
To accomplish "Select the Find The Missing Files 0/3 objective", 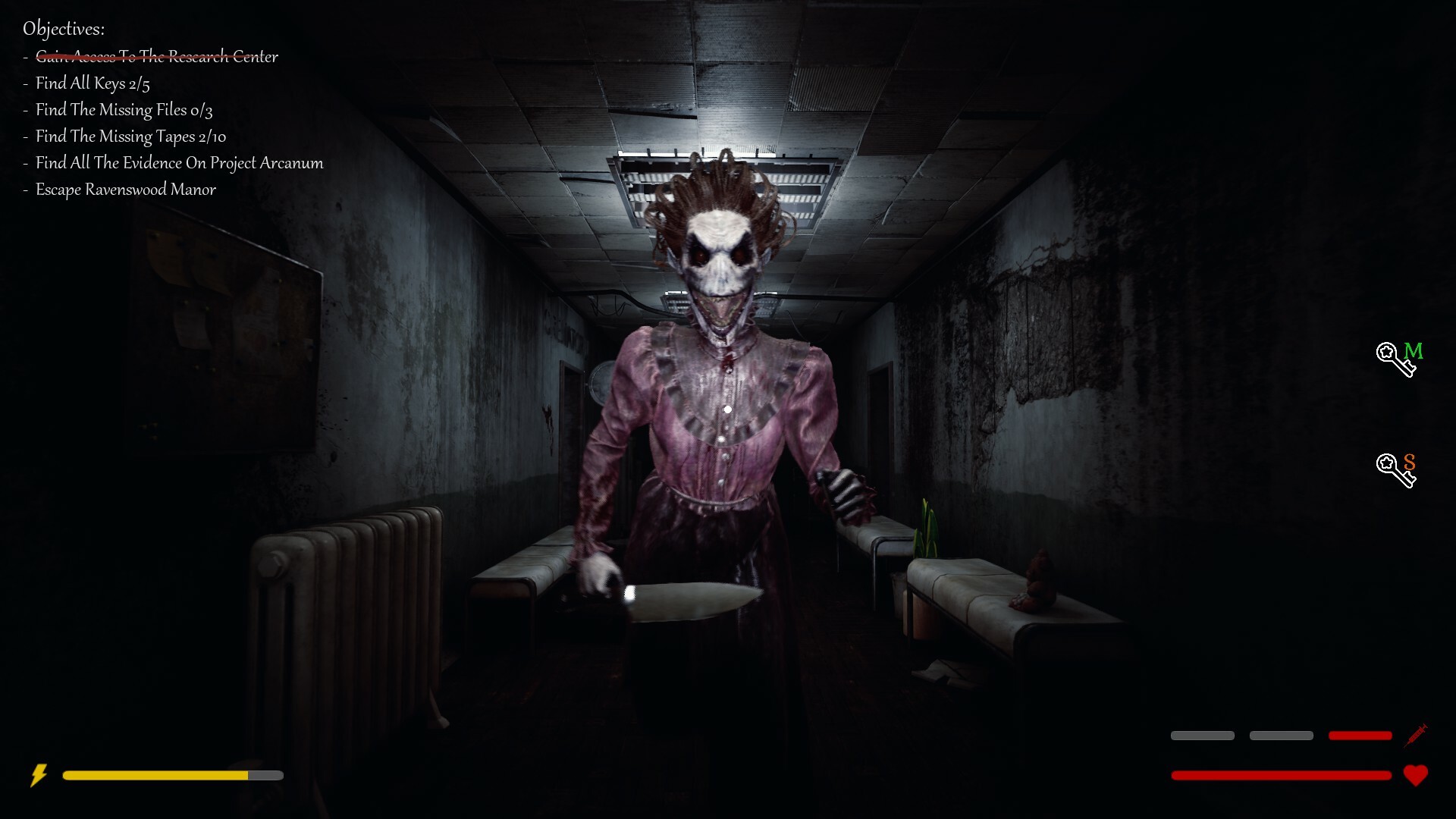I will tap(124, 110).
